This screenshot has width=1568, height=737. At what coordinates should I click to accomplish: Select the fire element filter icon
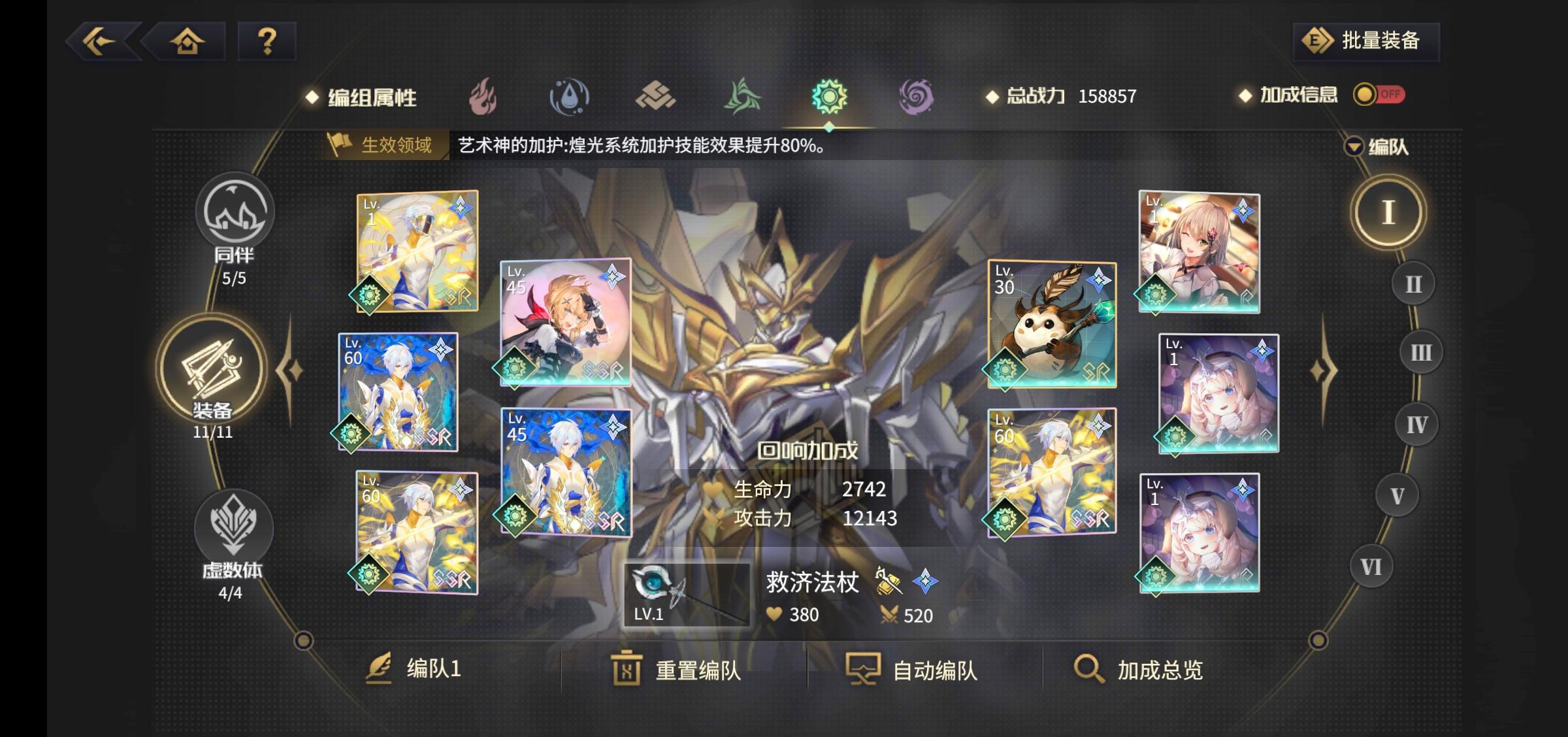[x=482, y=95]
